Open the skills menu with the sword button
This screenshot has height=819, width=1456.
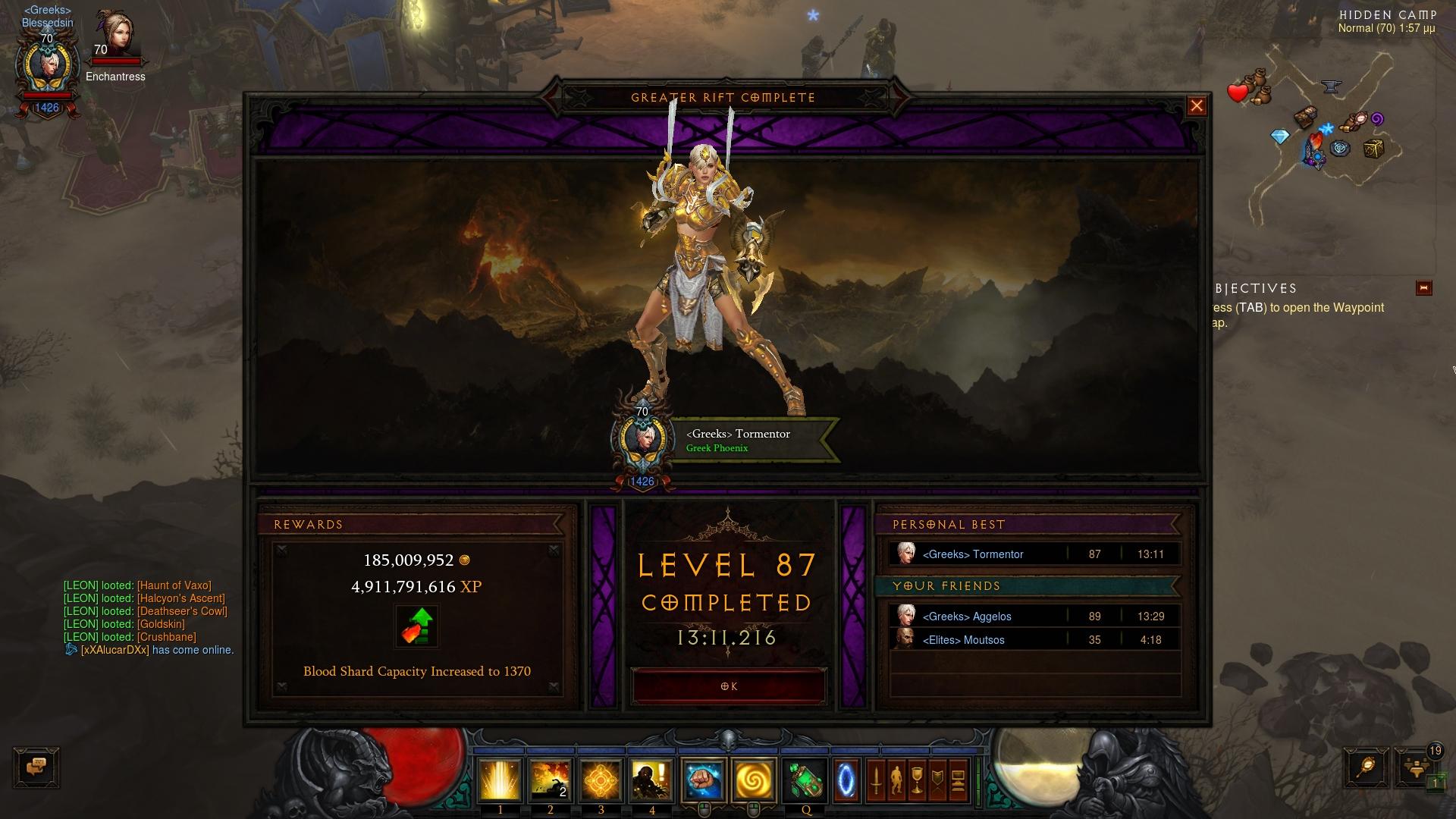point(877,781)
